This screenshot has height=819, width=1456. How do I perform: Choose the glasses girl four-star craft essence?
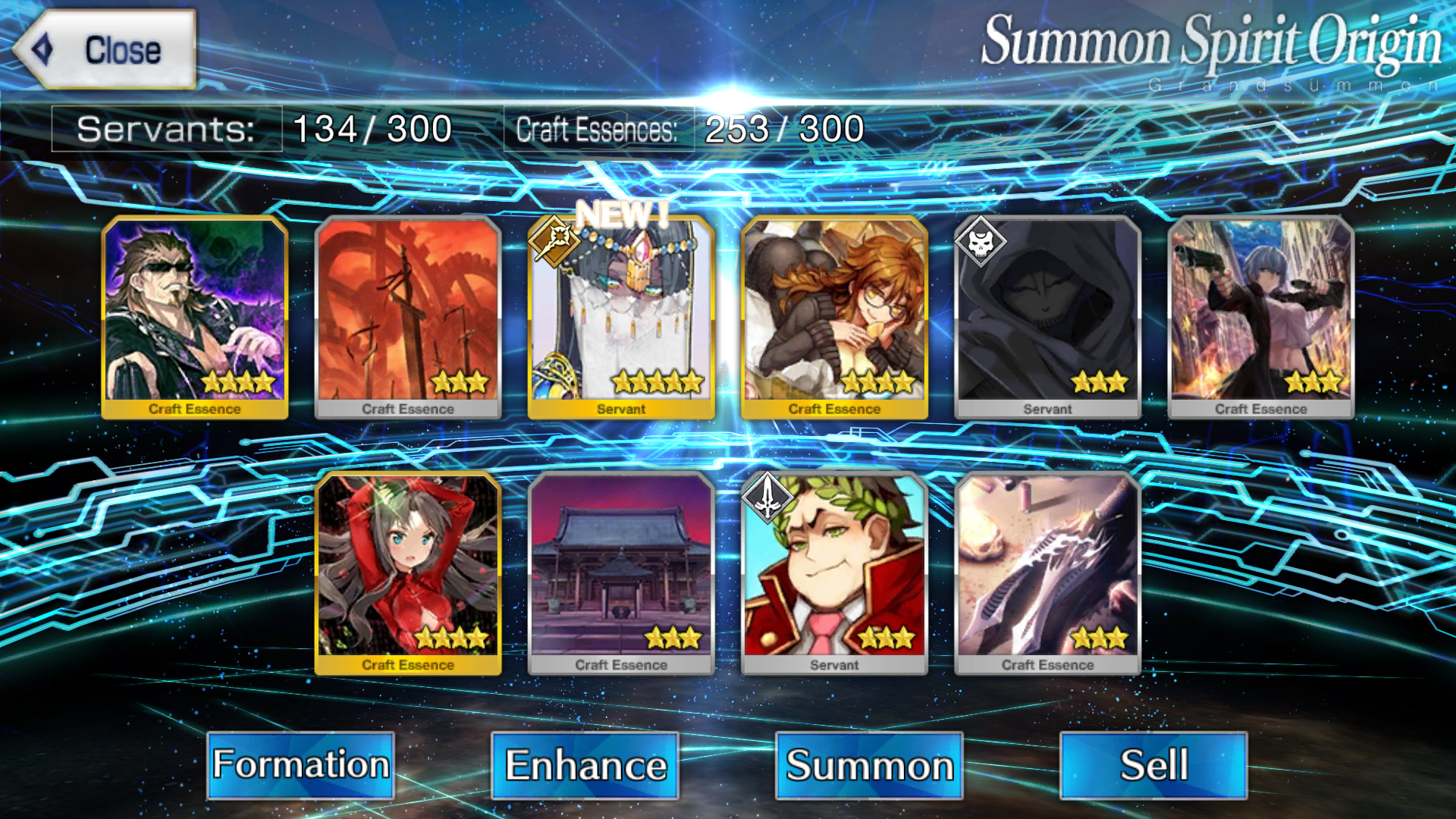tap(834, 315)
